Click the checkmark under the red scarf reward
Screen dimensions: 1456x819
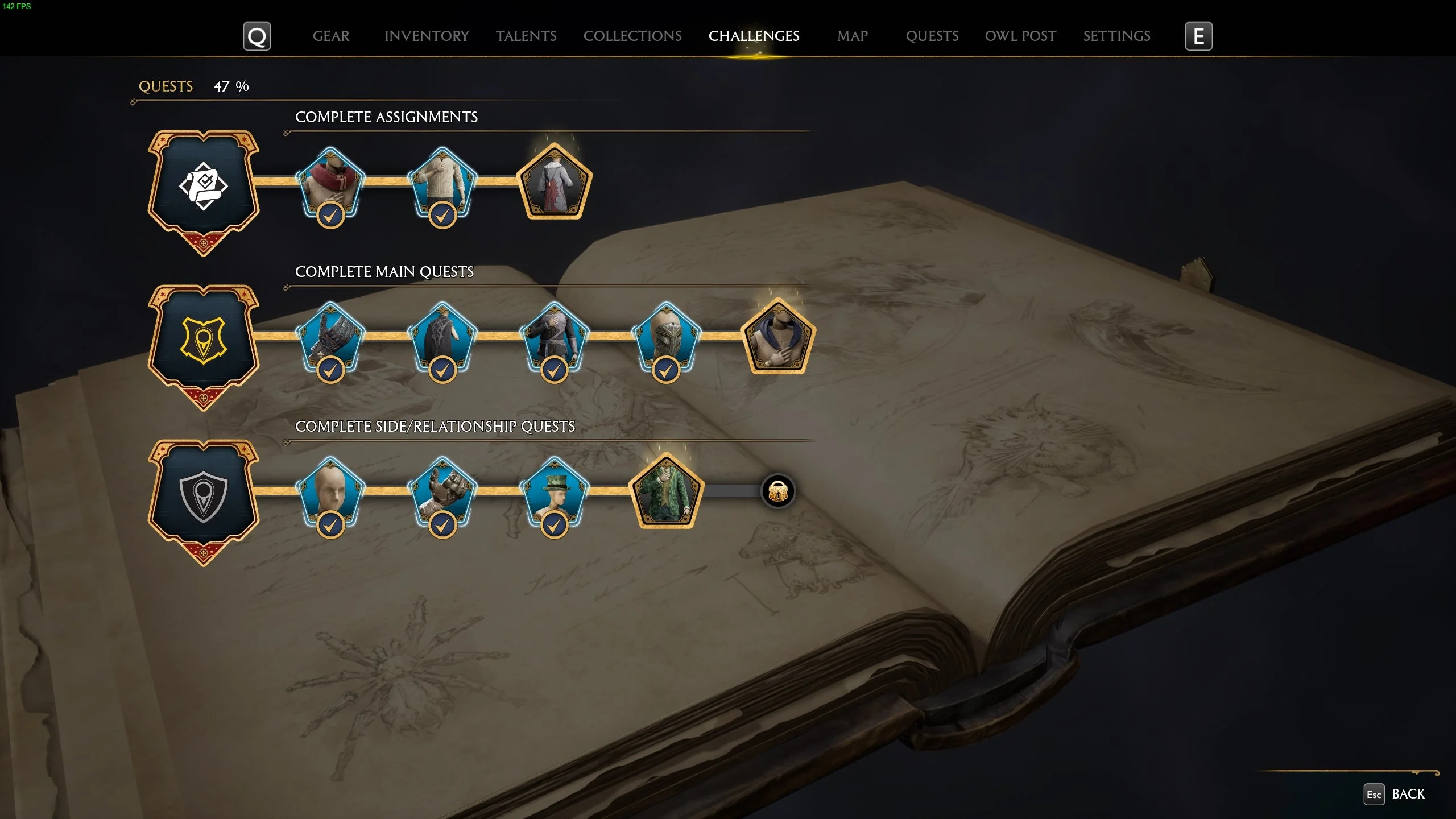coord(330,215)
